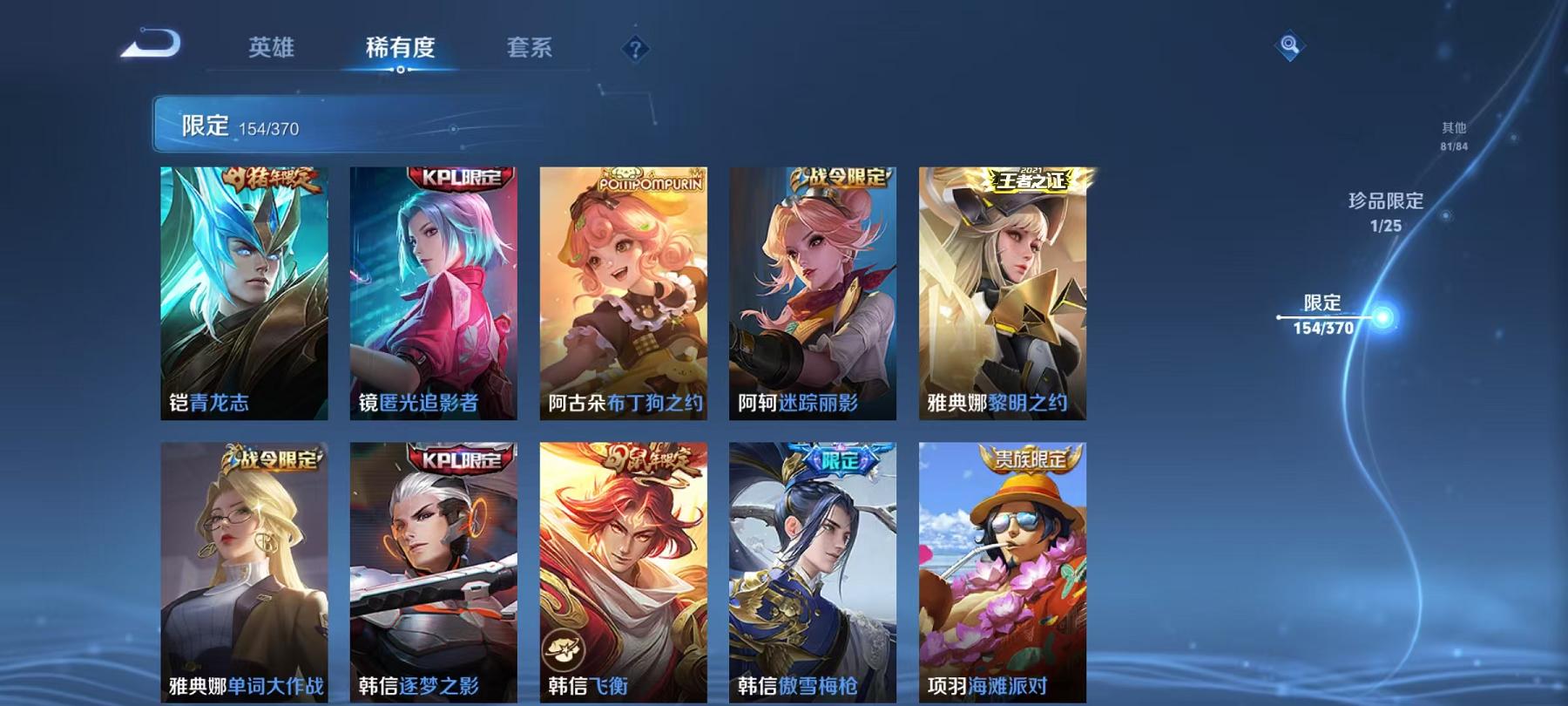Viewport: 1568px width, 706px height.
Task: Click the KPL限定 badge on 镜匿光追影者
Action: point(456,177)
